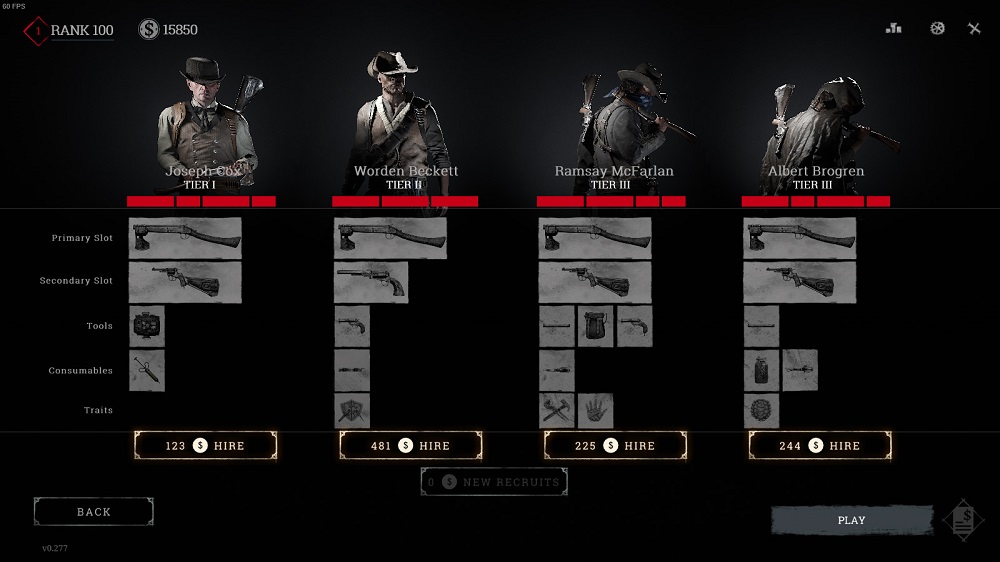Hire Ramsay McFarlan for 225
The height and width of the screenshot is (562, 1000).
615,446
